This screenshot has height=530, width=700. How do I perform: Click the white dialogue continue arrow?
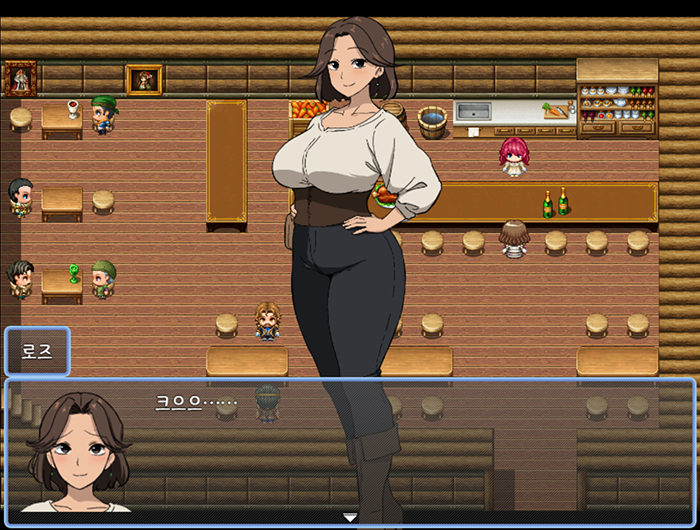coord(350,517)
